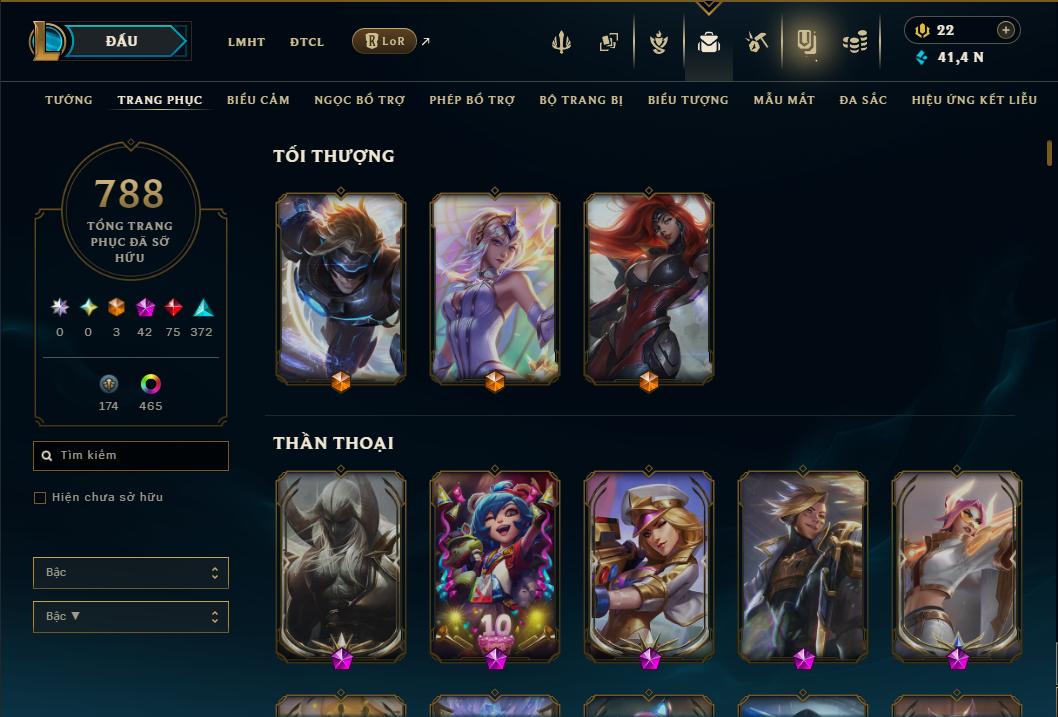
Task: Open the store coins icon
Action: (x=855, y=42)
